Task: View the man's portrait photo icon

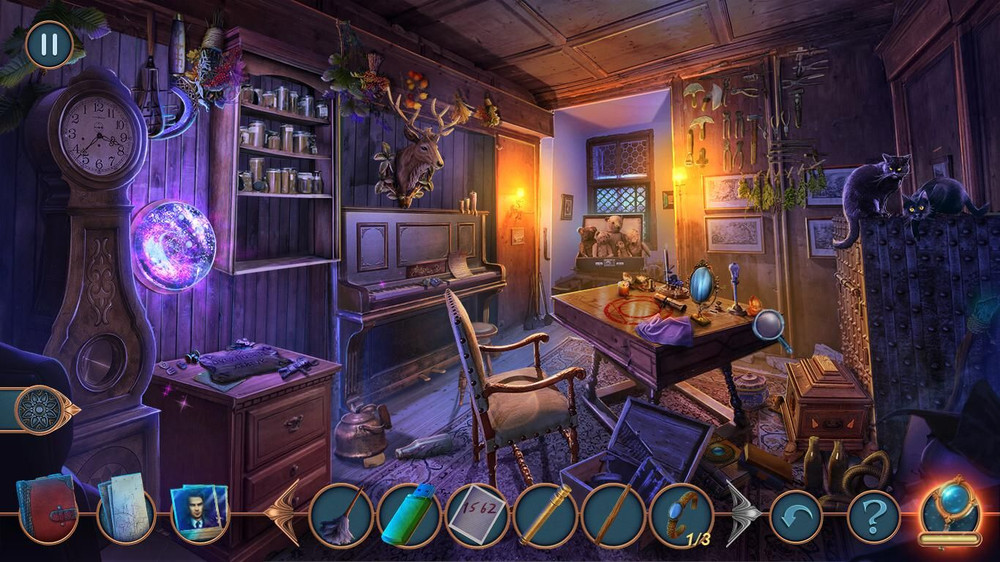Action: coord(199,513)
